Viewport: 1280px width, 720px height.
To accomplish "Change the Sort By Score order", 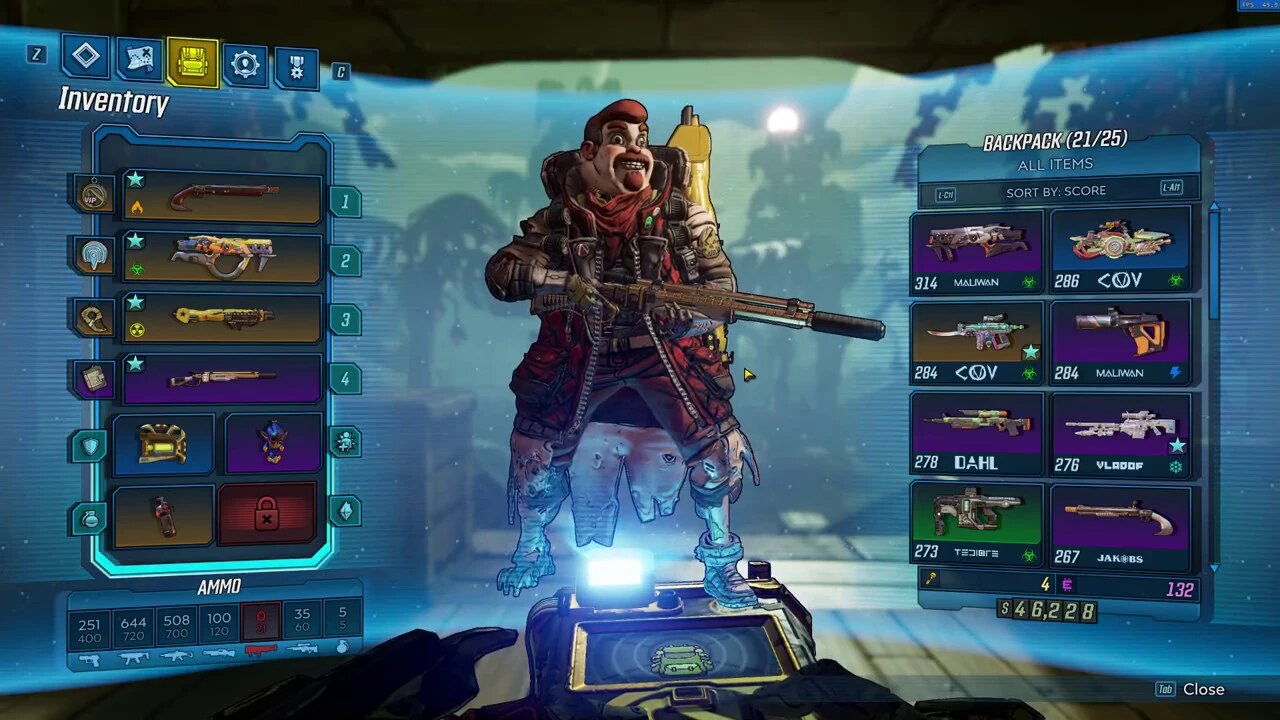I will click(x=1056, y=191).
